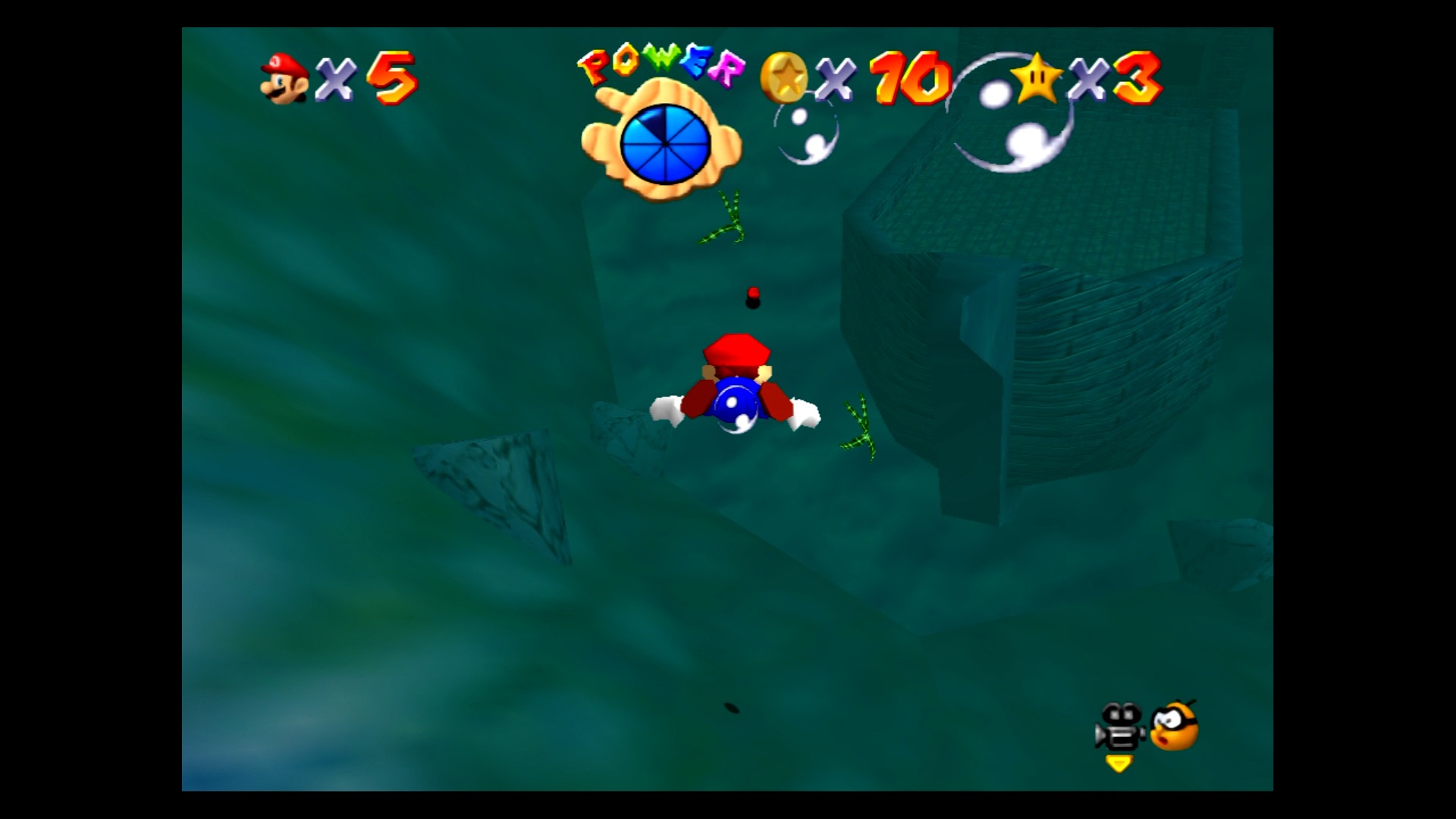Click the power star icon
This screenshot has height=819, width=1456.
pos(1036,78)
